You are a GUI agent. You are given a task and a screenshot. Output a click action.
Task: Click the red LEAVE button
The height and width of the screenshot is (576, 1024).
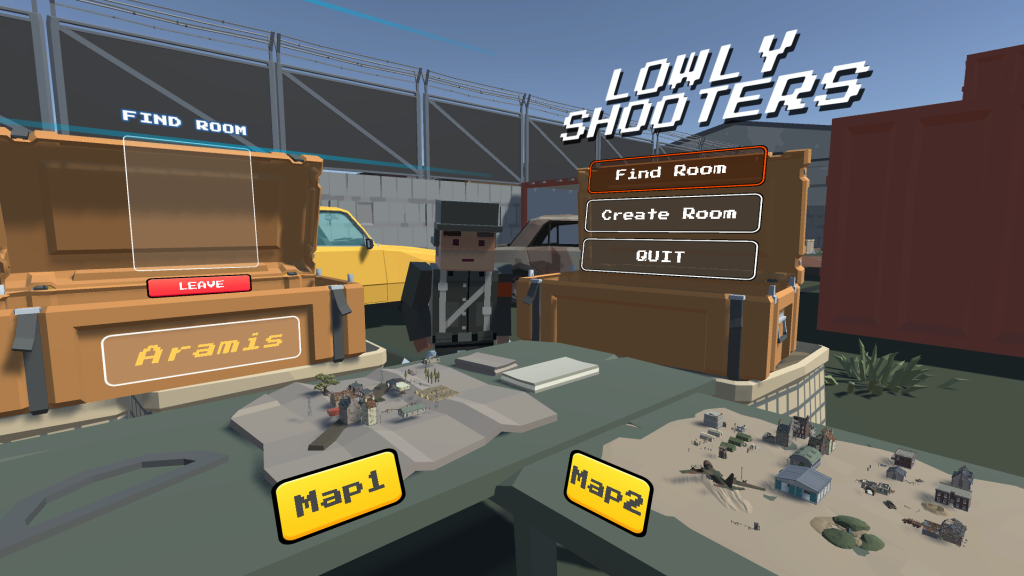click(200, 286)
